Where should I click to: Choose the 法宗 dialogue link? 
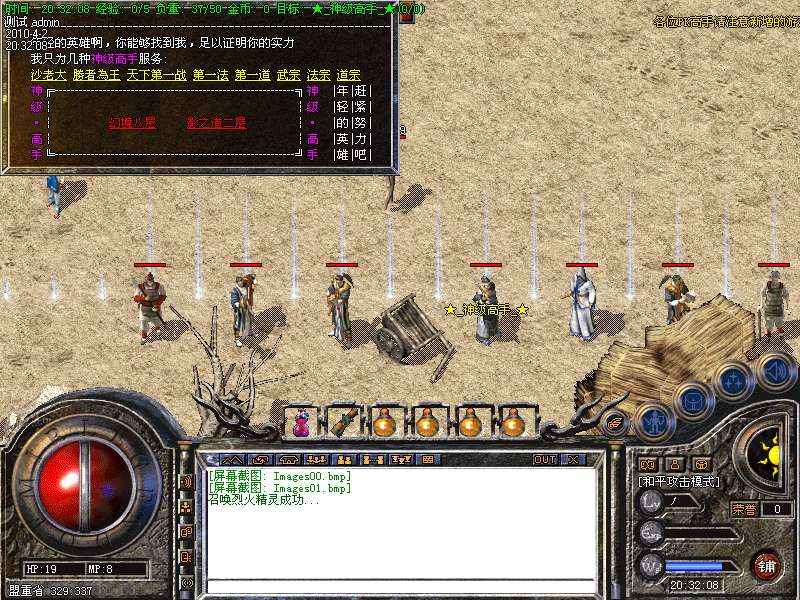click(318, 75)
